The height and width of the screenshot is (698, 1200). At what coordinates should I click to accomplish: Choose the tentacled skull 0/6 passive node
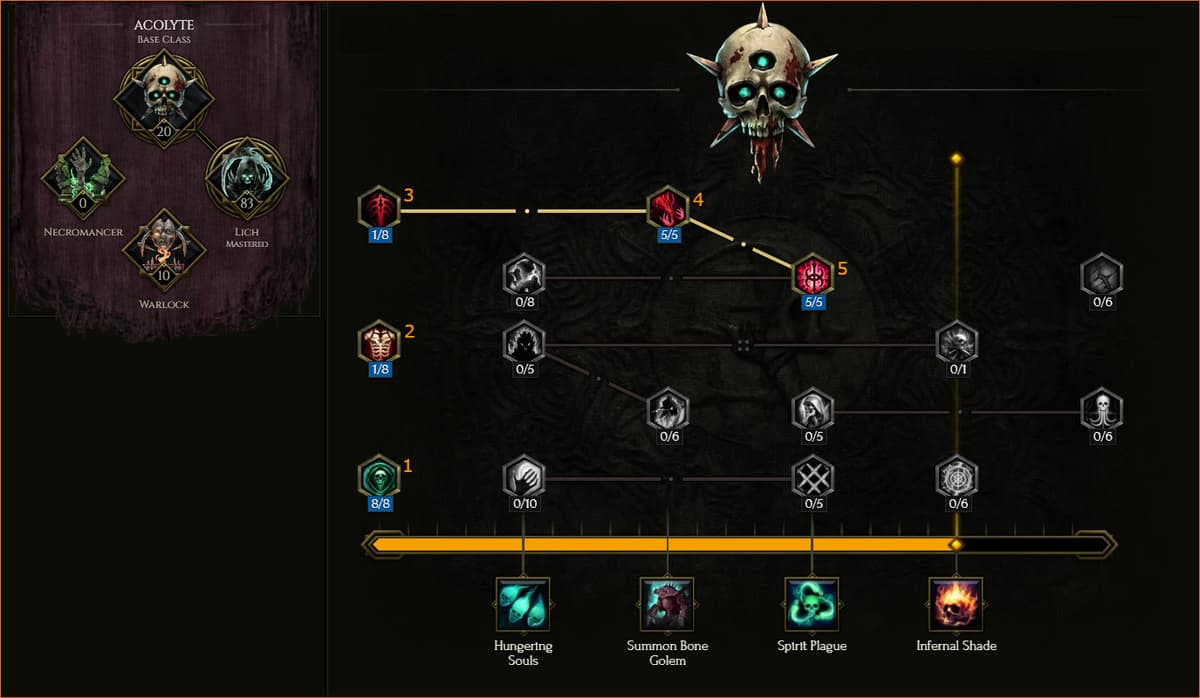(1101, 410)
